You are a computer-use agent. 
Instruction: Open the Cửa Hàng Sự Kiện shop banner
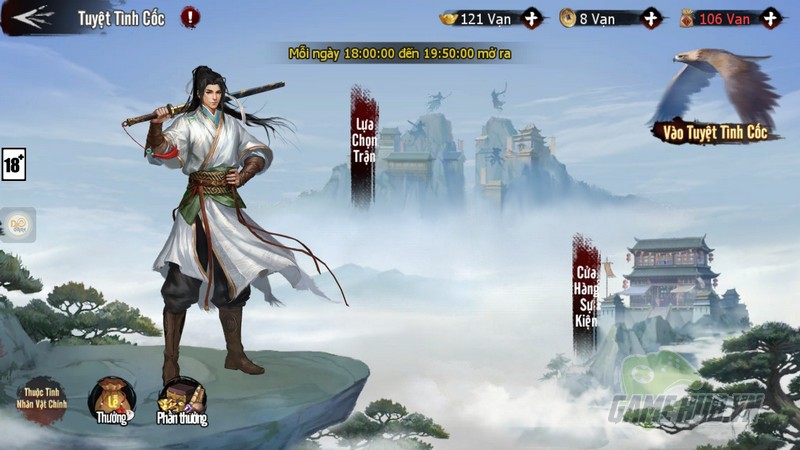586,296
